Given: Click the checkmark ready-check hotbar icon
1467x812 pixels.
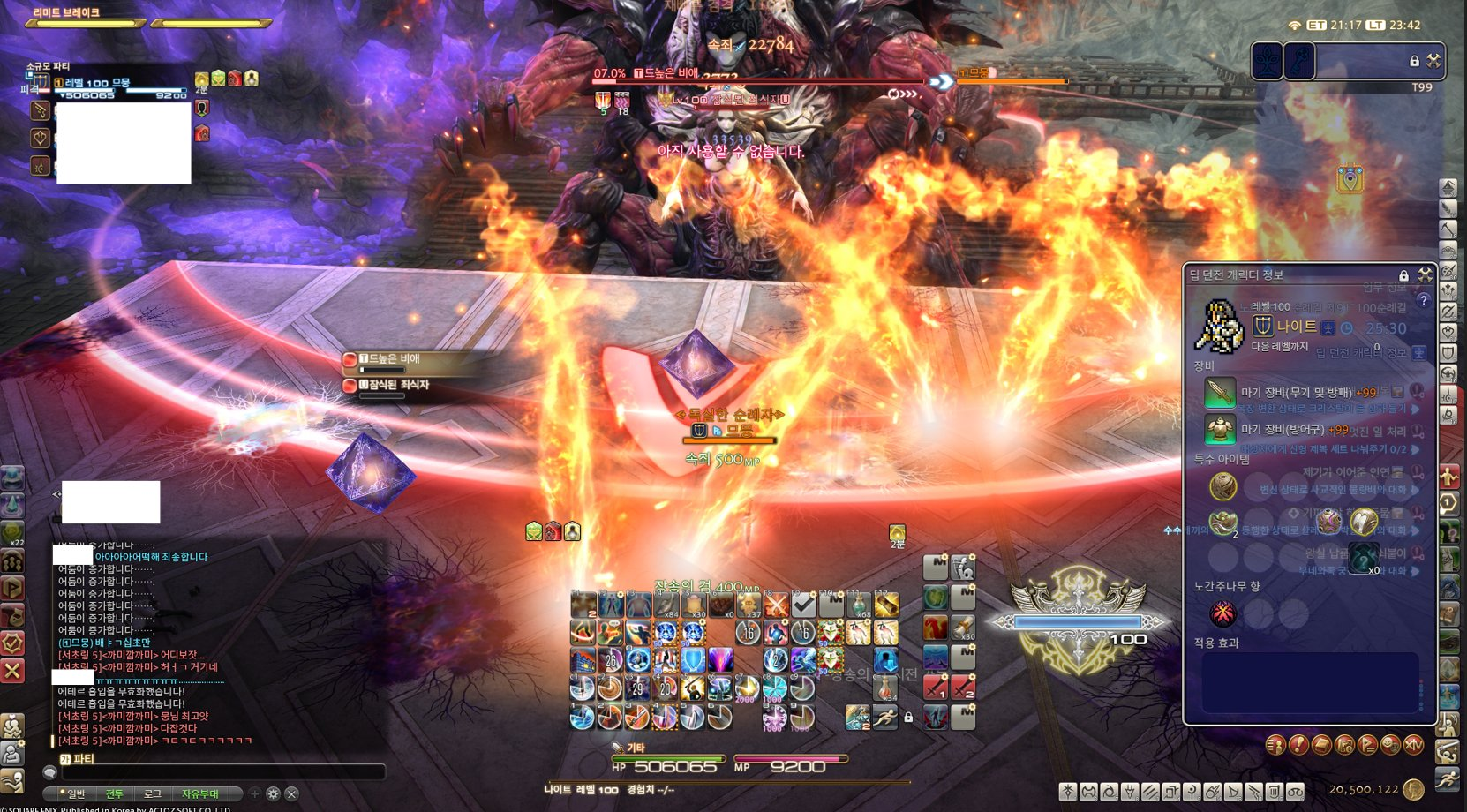Looking at the screenshot, I should tap(803, 605).
